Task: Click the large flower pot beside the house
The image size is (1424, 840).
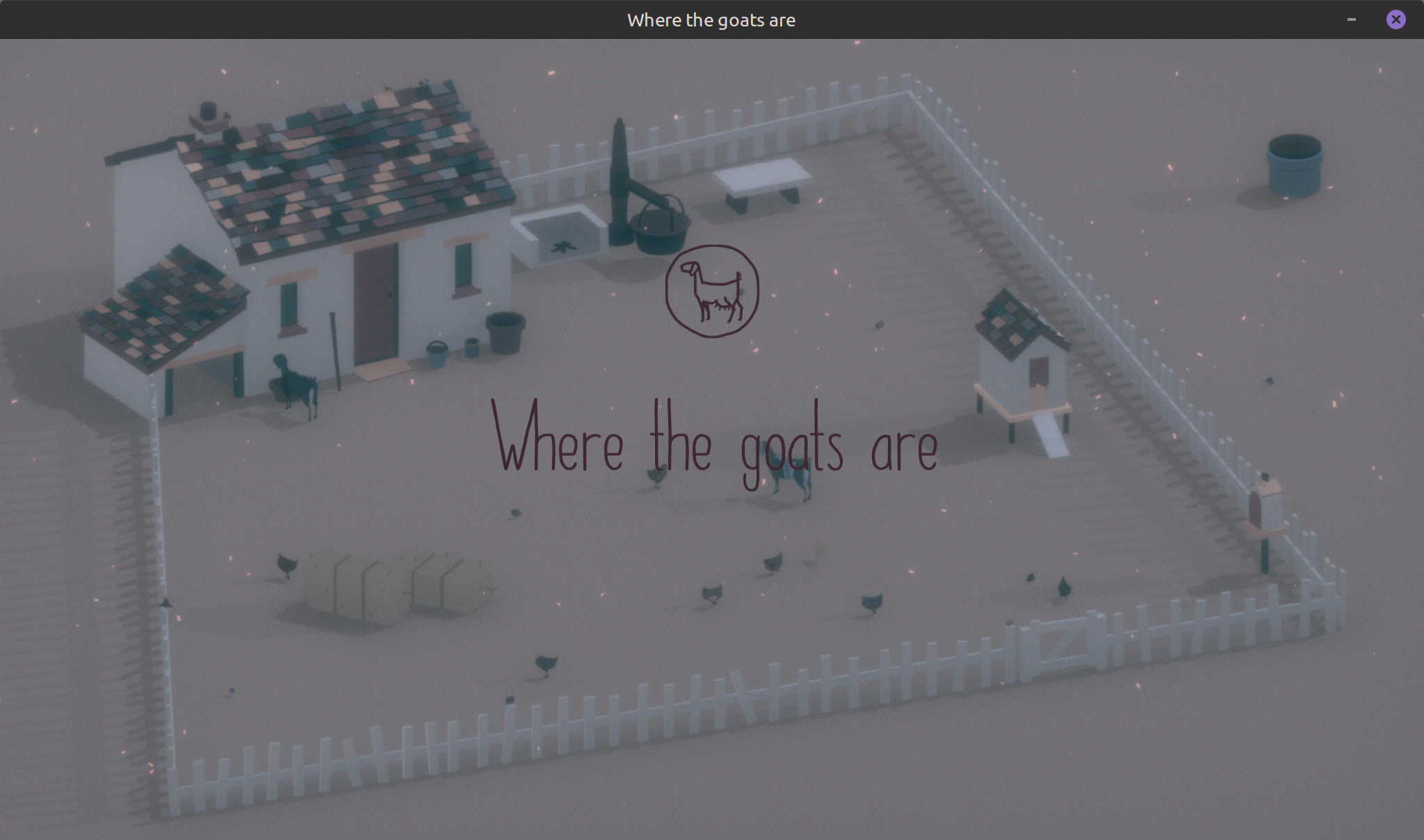Action: (x=505, y=334)
